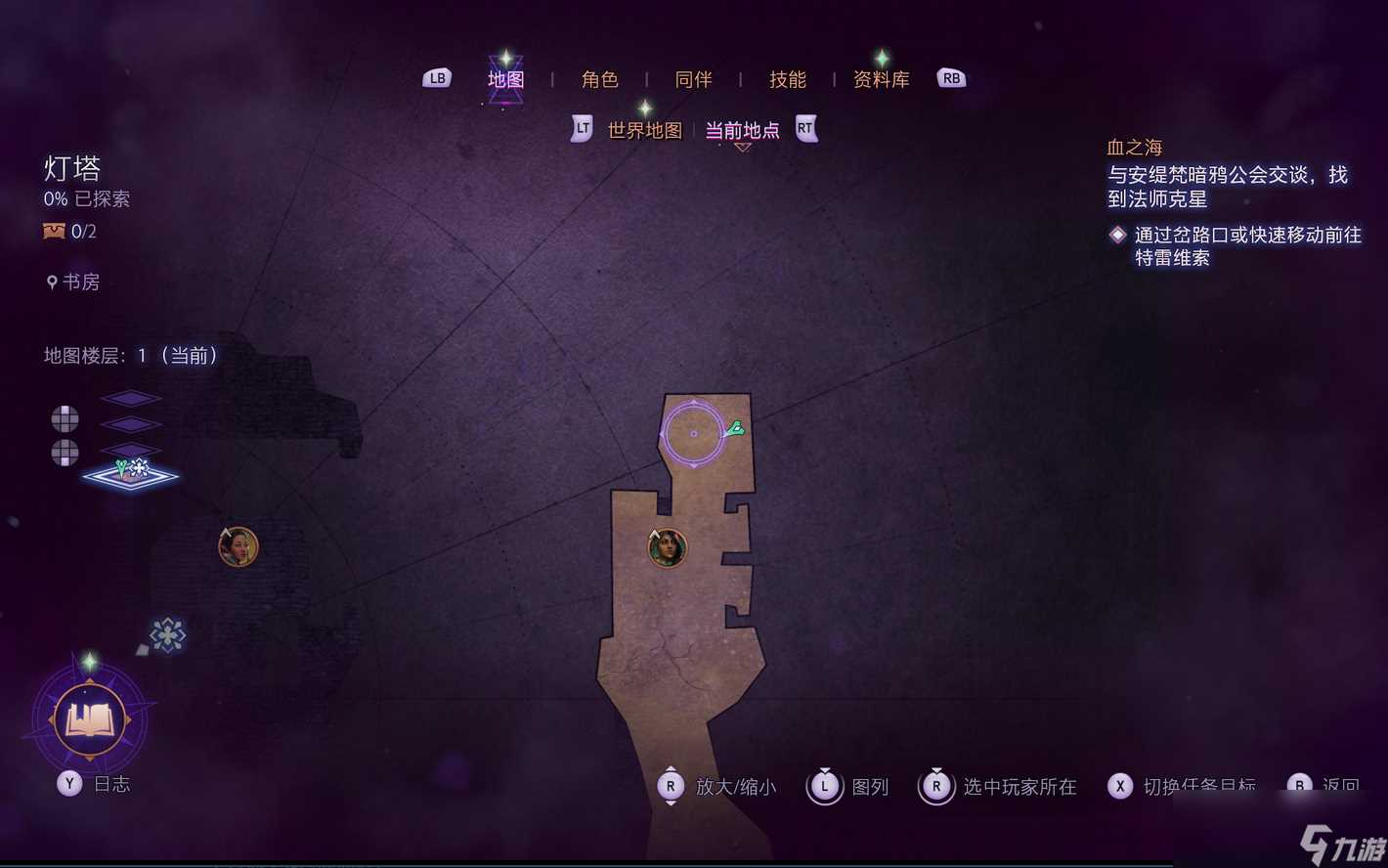Click the green player arrow marker
The height and width of the screenshot is (868, 1388).
[x=735, y=428]
